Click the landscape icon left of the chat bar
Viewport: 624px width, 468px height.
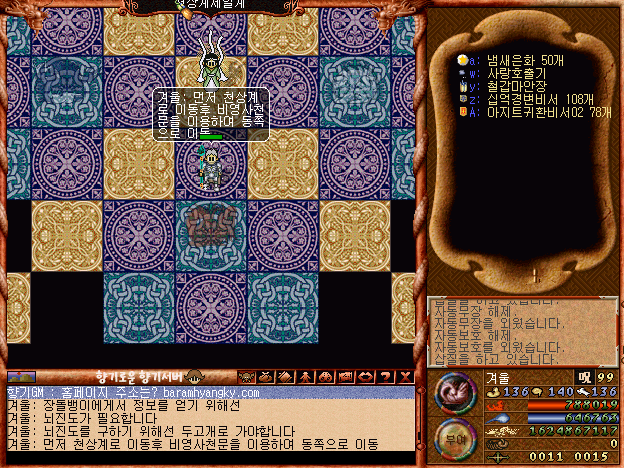21,378
